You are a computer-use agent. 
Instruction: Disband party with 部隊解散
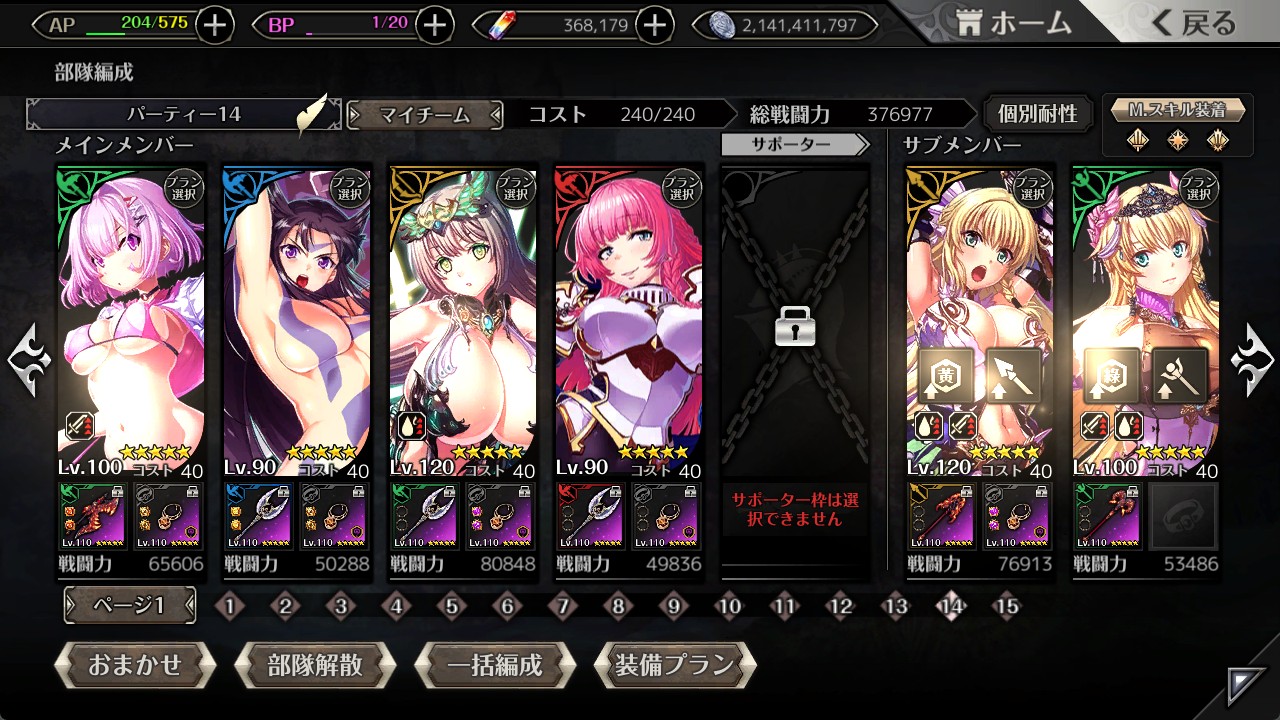pos(315,665)
